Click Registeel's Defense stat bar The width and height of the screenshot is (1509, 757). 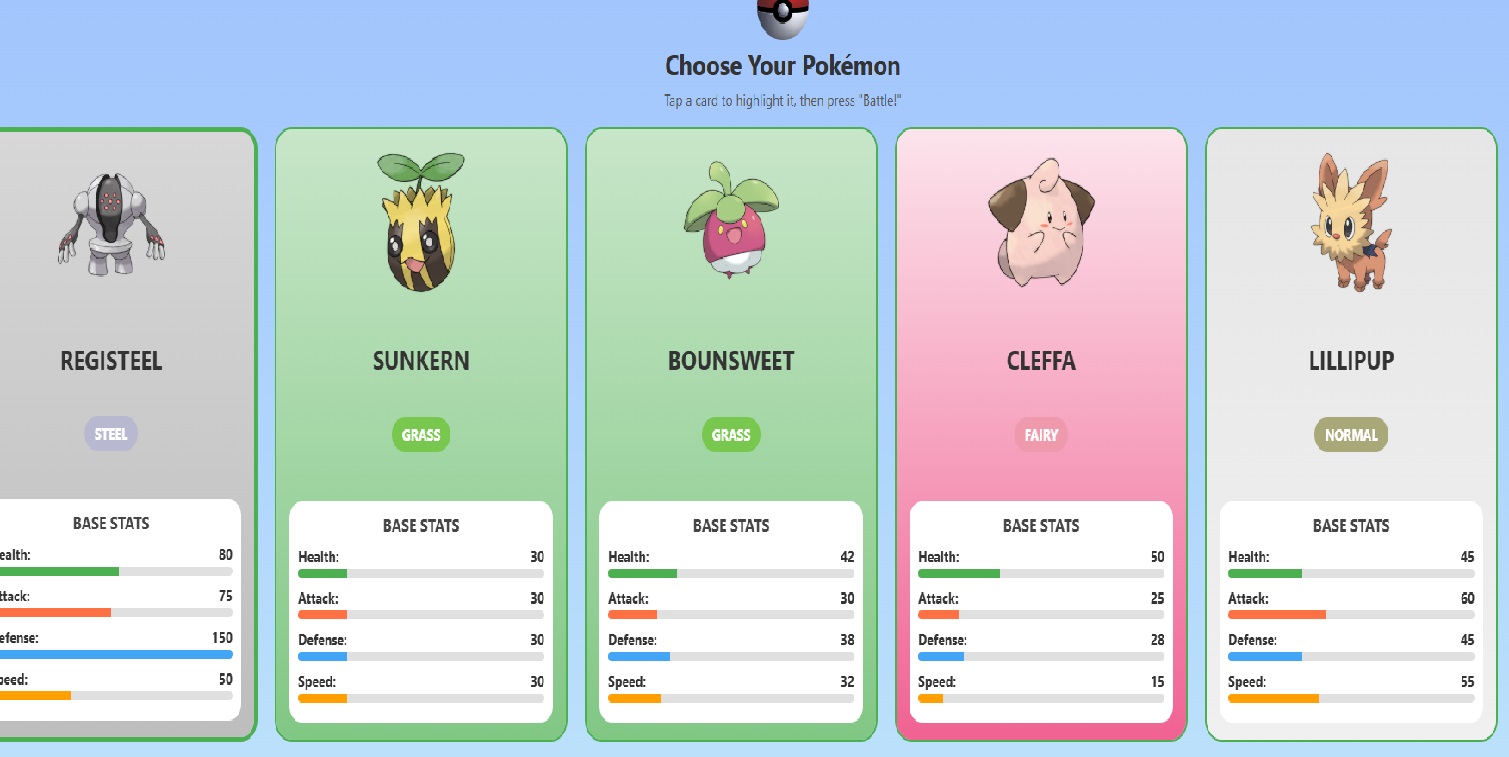[x=115, y=654]
